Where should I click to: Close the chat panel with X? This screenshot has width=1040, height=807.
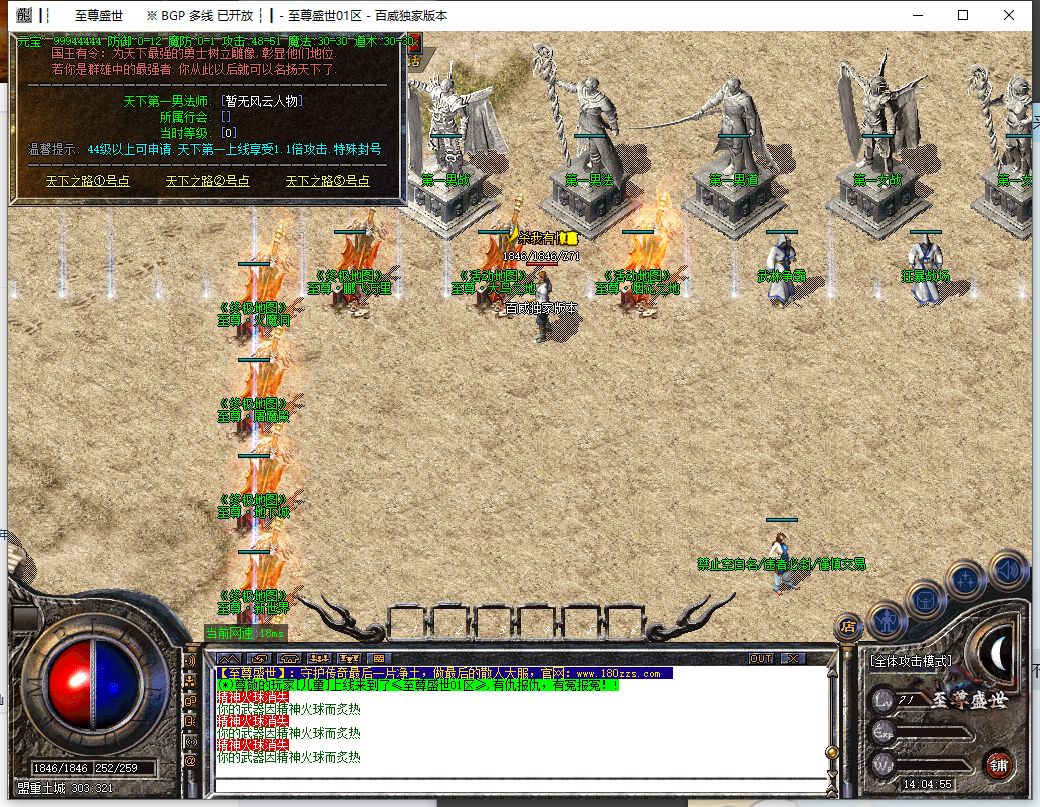793,658
